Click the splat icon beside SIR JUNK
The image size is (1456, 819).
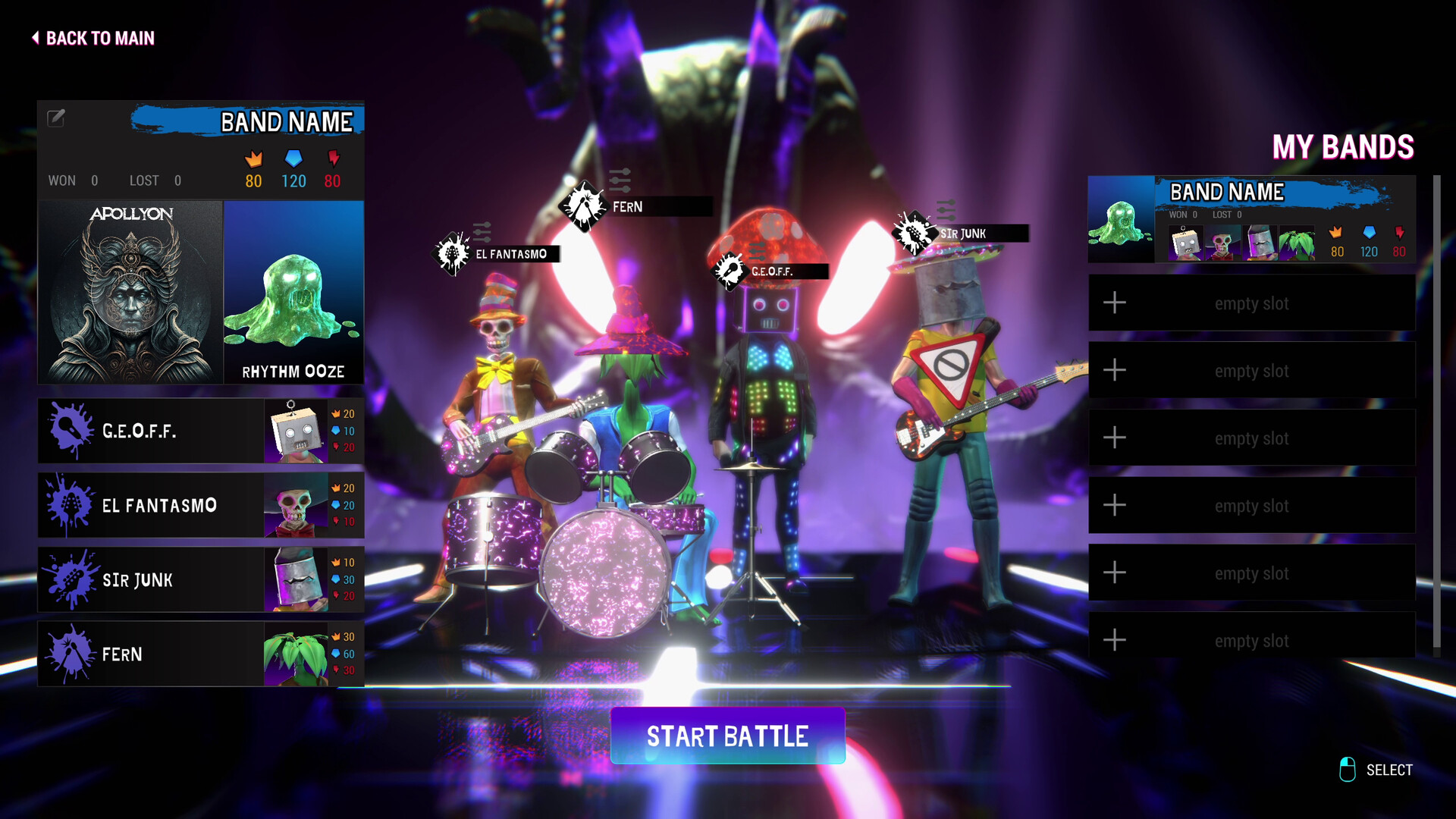[x=70, y=579]
